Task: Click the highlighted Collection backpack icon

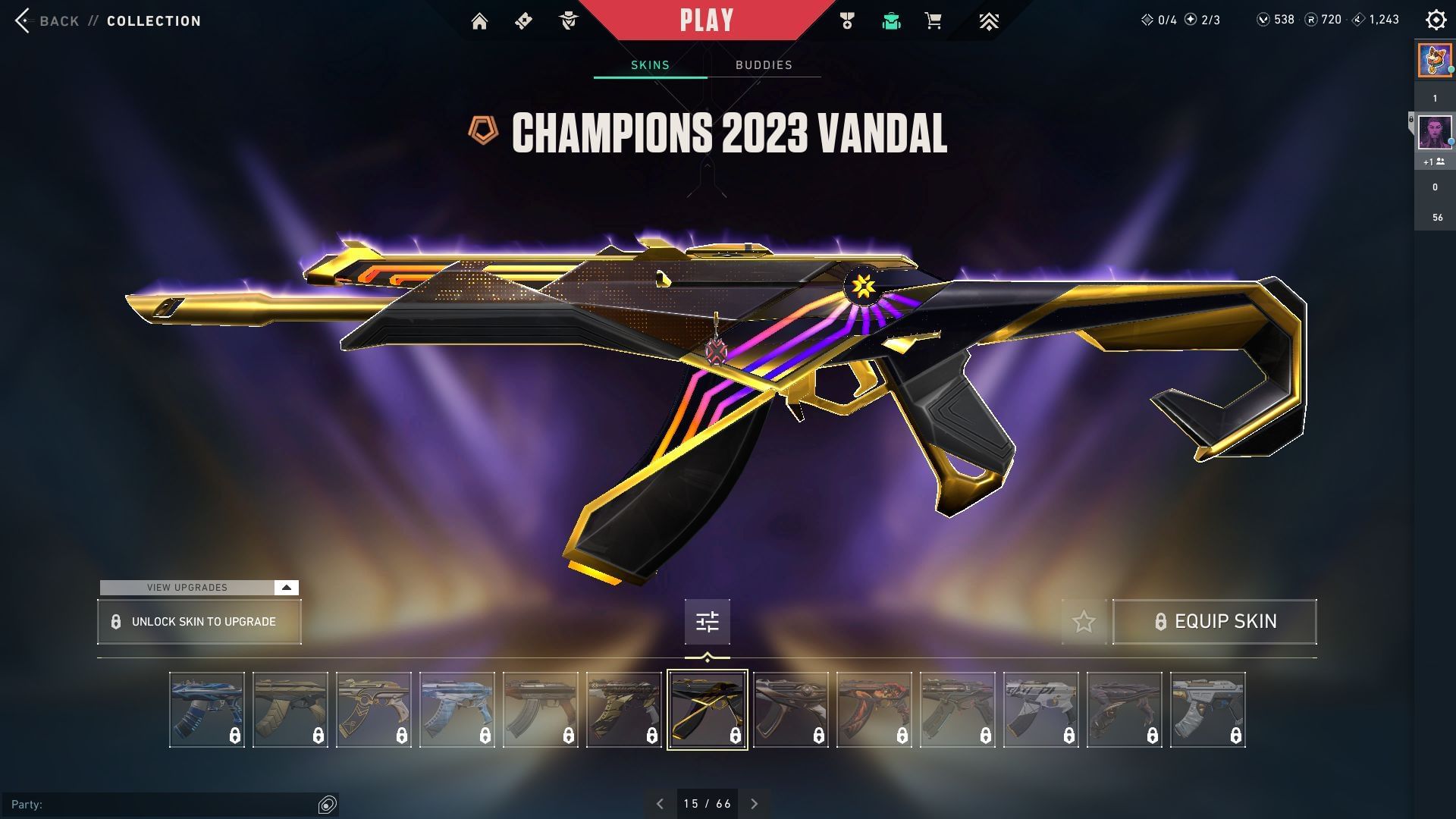Action: coord(891,20)
